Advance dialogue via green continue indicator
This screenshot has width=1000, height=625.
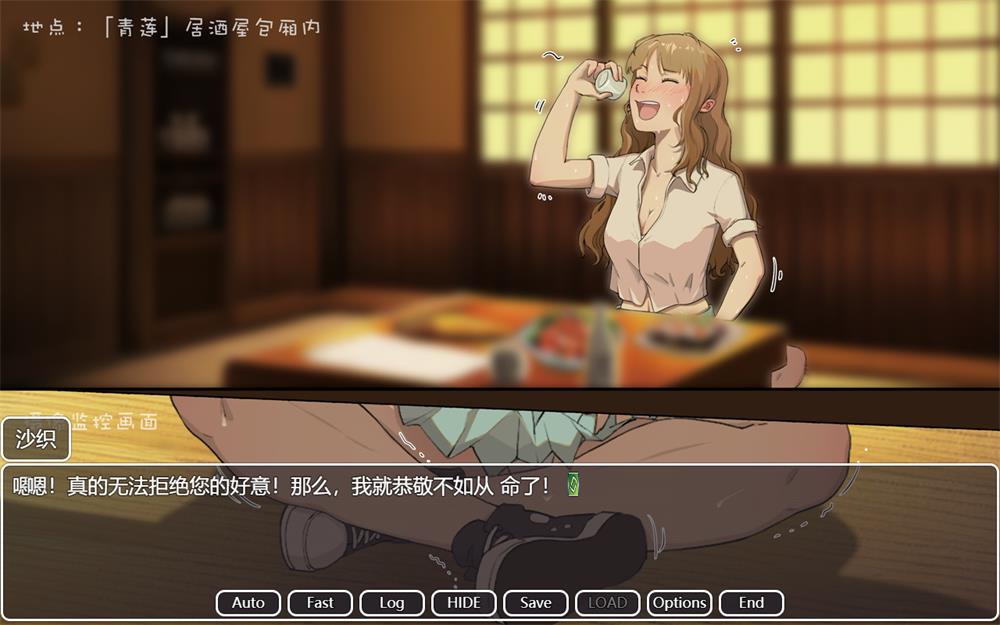[x=574, y=486]
